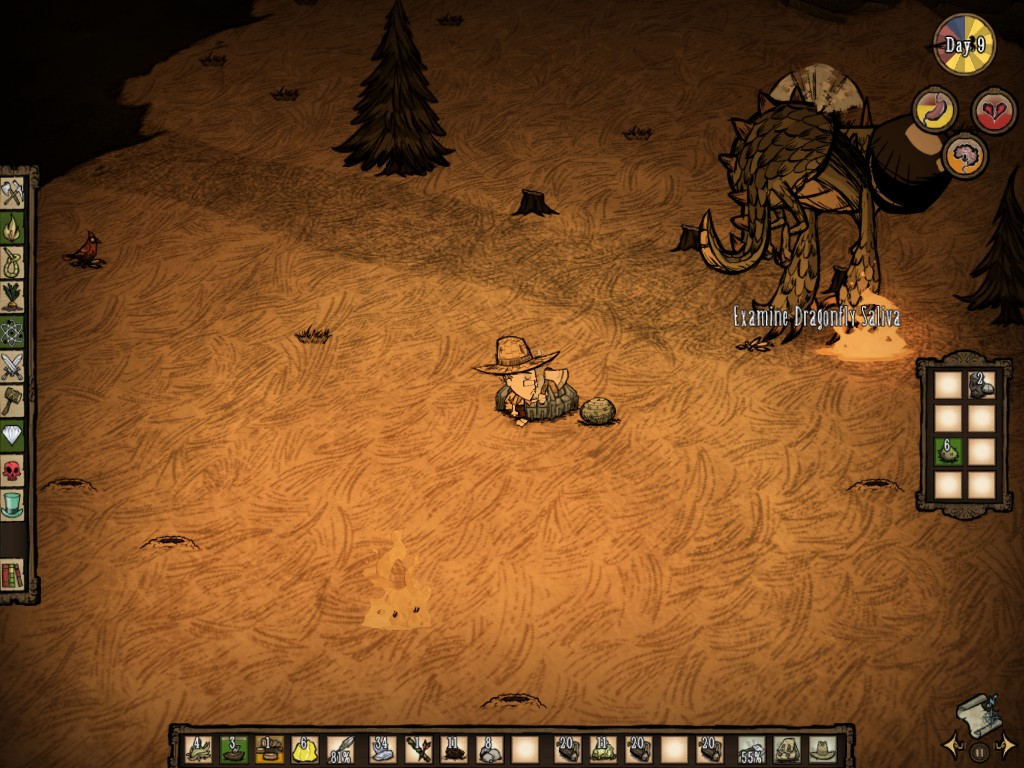
Task: Open the Science atom crafting tab
Action: click(12, 332)
